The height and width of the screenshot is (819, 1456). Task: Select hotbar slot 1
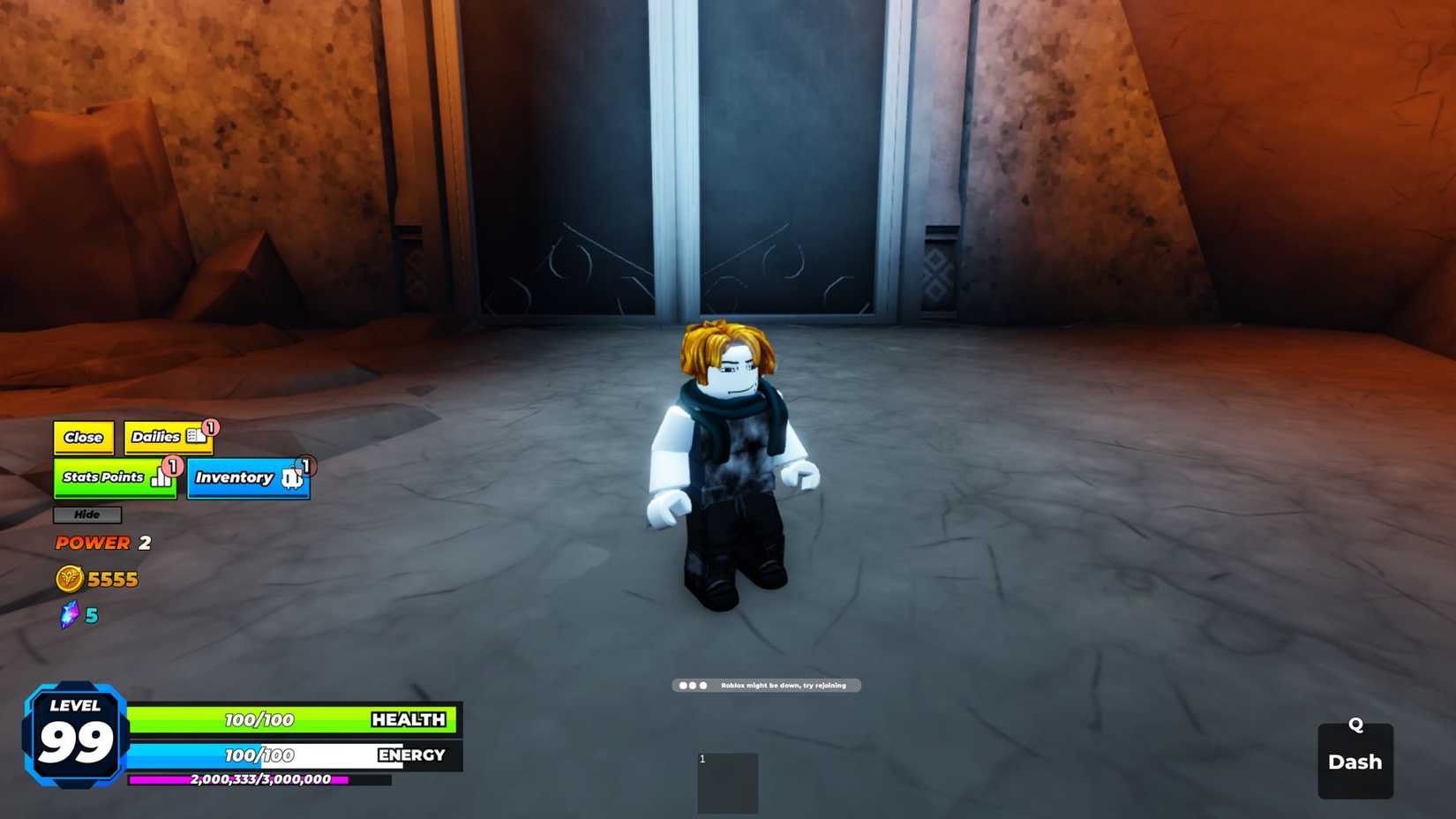coord(727,784)
